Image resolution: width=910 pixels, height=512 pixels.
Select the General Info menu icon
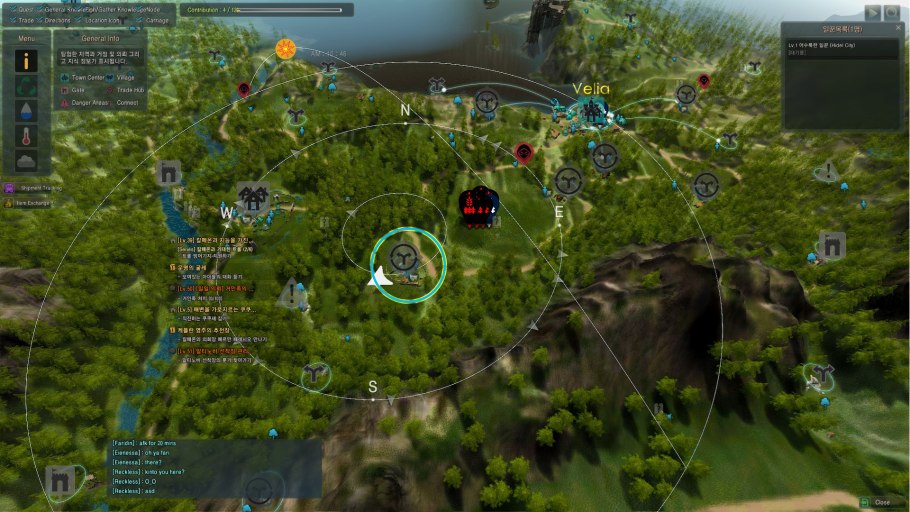27,60
